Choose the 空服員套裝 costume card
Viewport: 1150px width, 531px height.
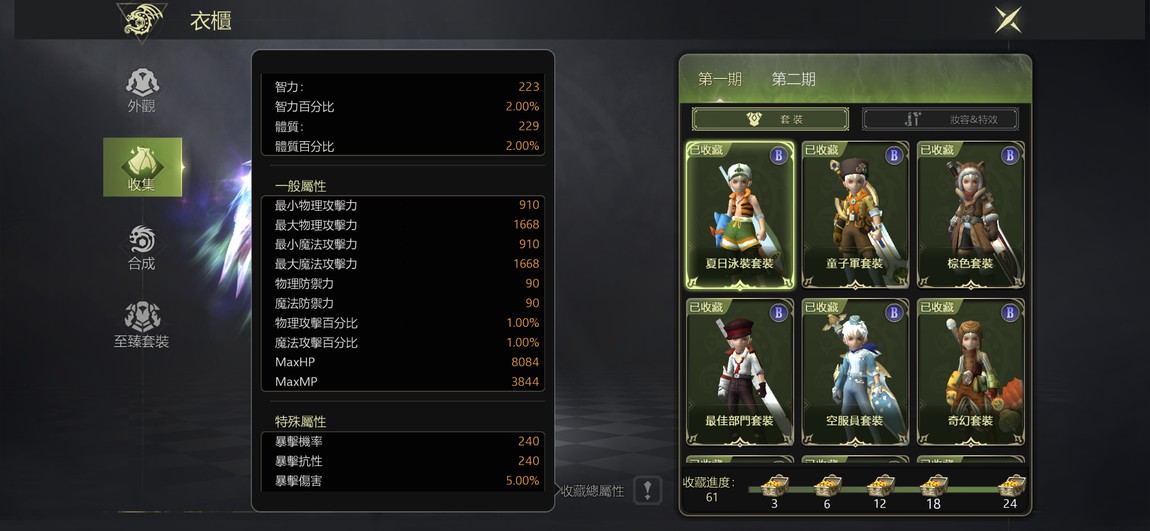[x=855, y=371]
